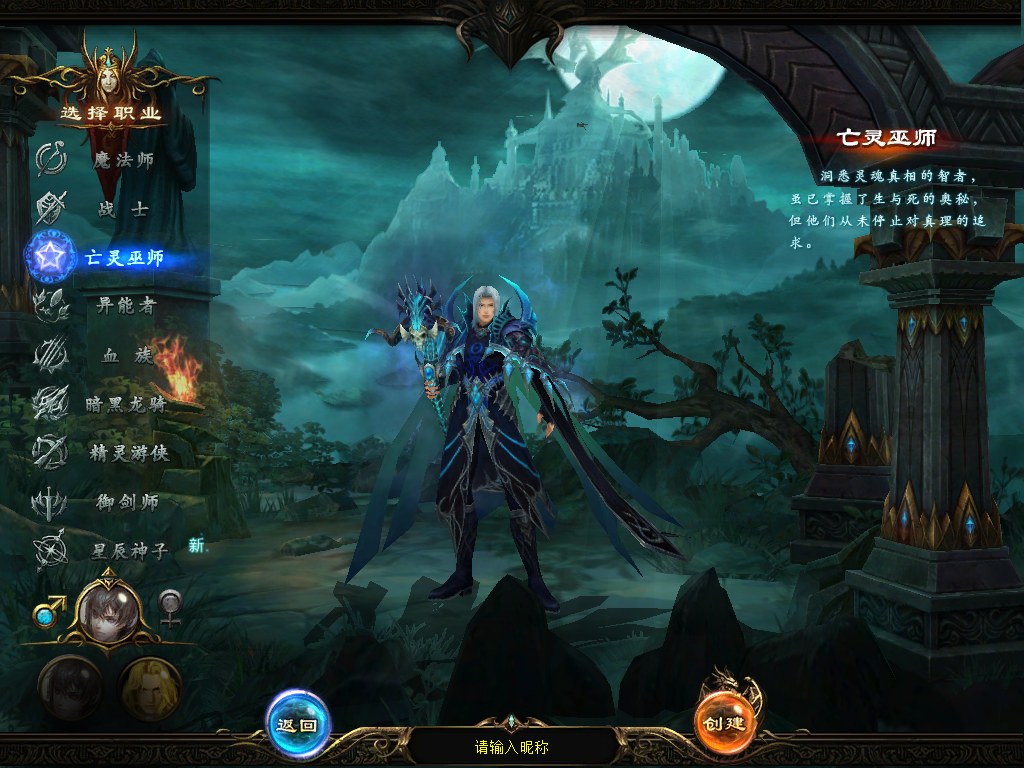1024x768 pixels.
Task: Pick the 御剑师 (Swordmaster) class
Action: [124, 502]
